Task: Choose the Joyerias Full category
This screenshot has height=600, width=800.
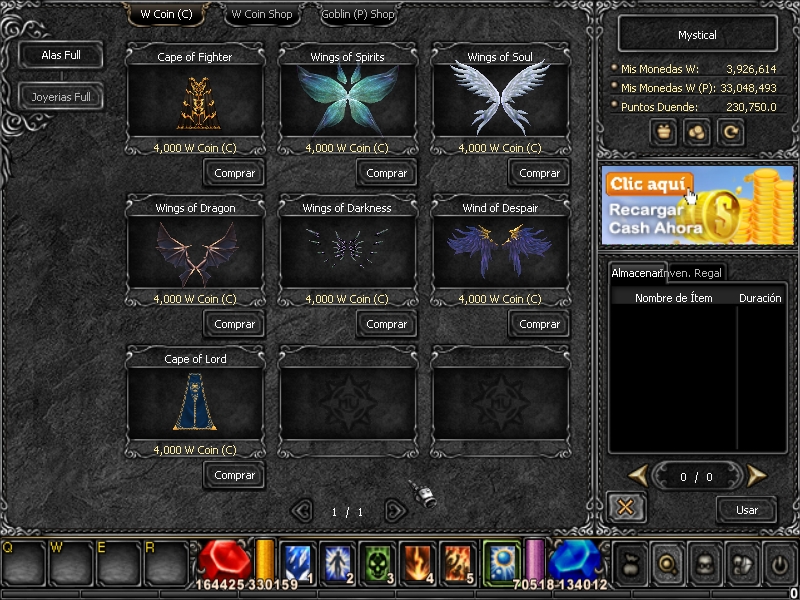Action: (61, 97)
